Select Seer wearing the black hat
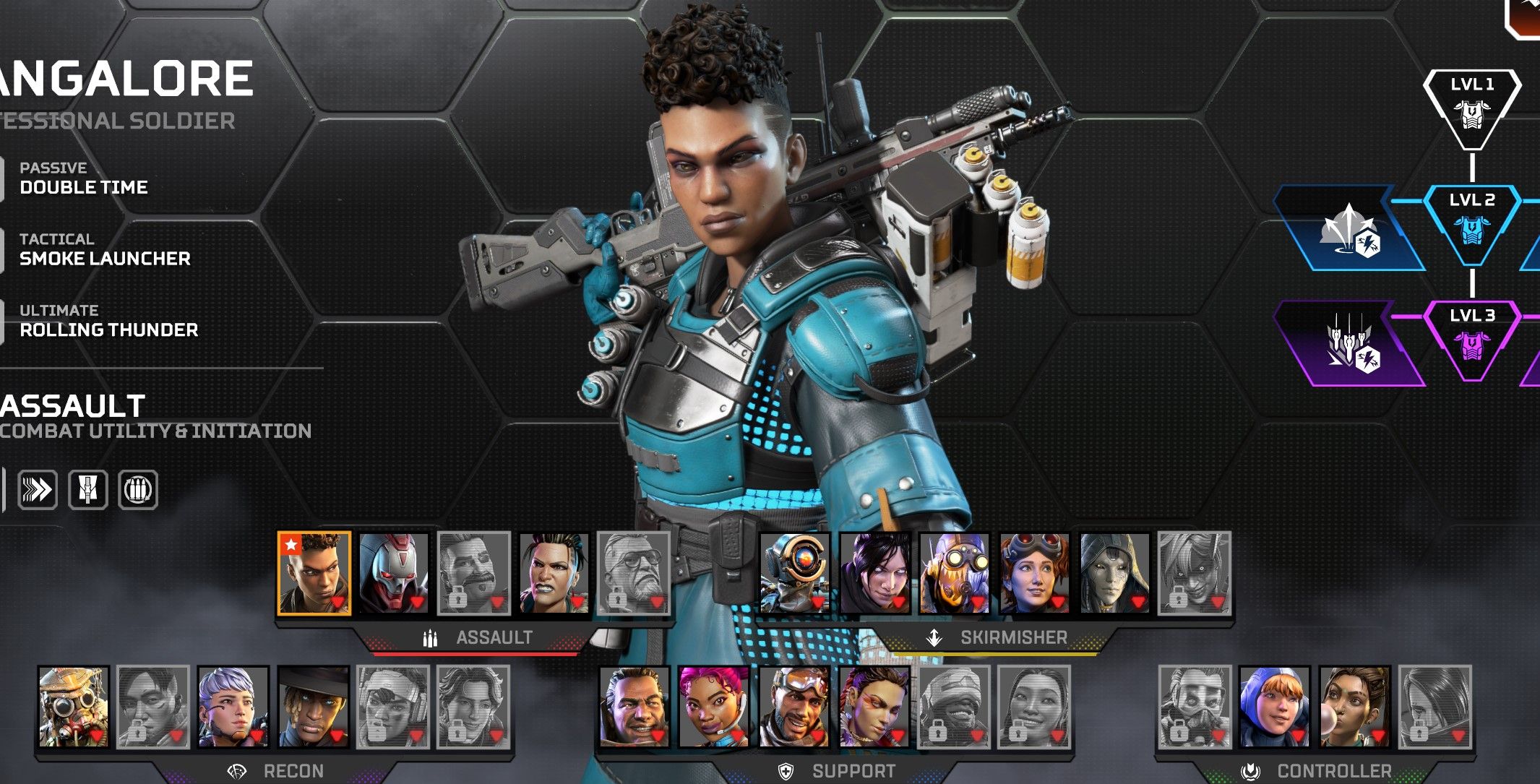The width and height of the screenshot is (1540, 784). pyautogui.click(x=314, y=706)
